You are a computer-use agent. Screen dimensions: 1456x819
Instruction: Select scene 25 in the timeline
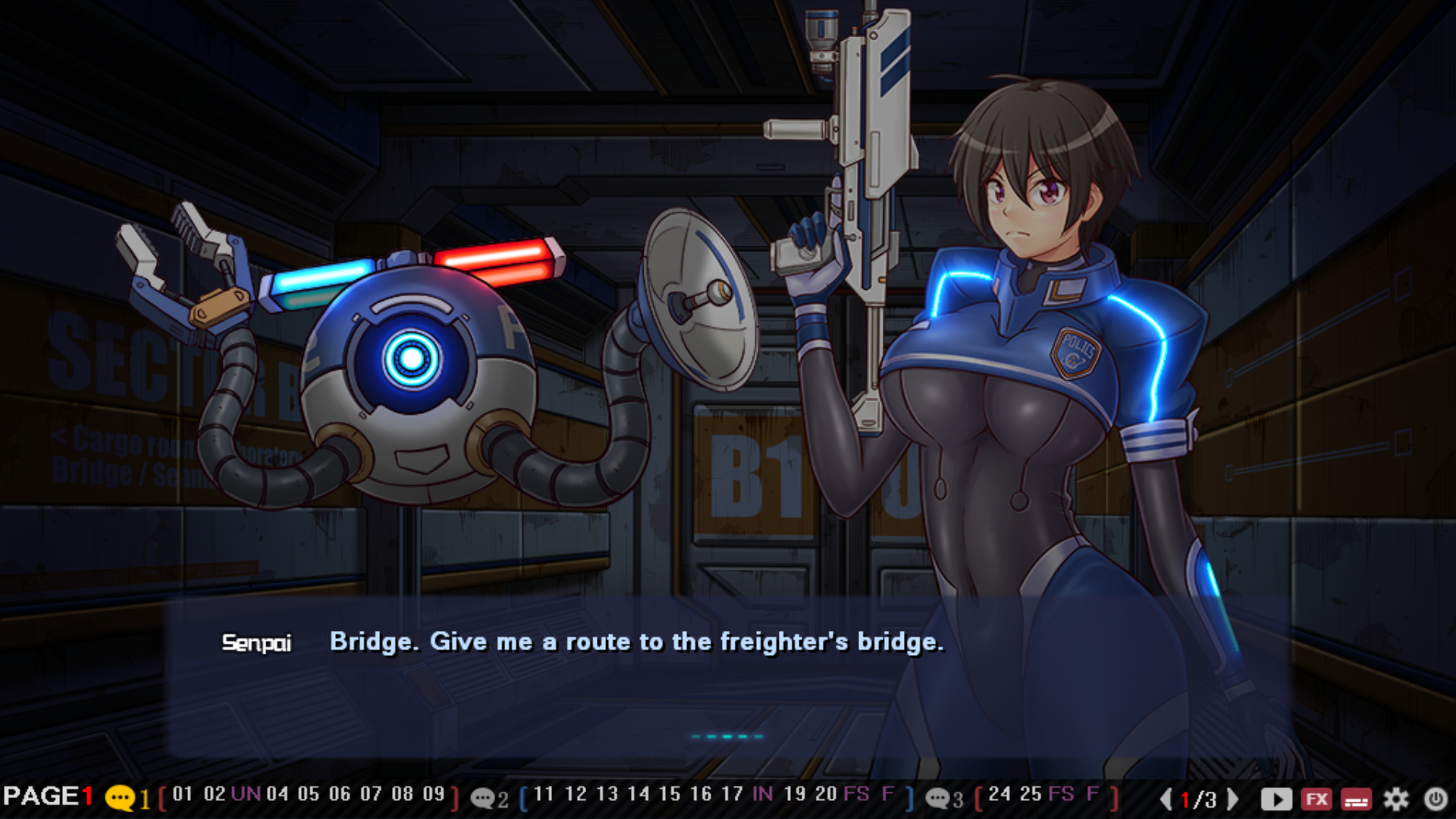(x=1031, y=795)
